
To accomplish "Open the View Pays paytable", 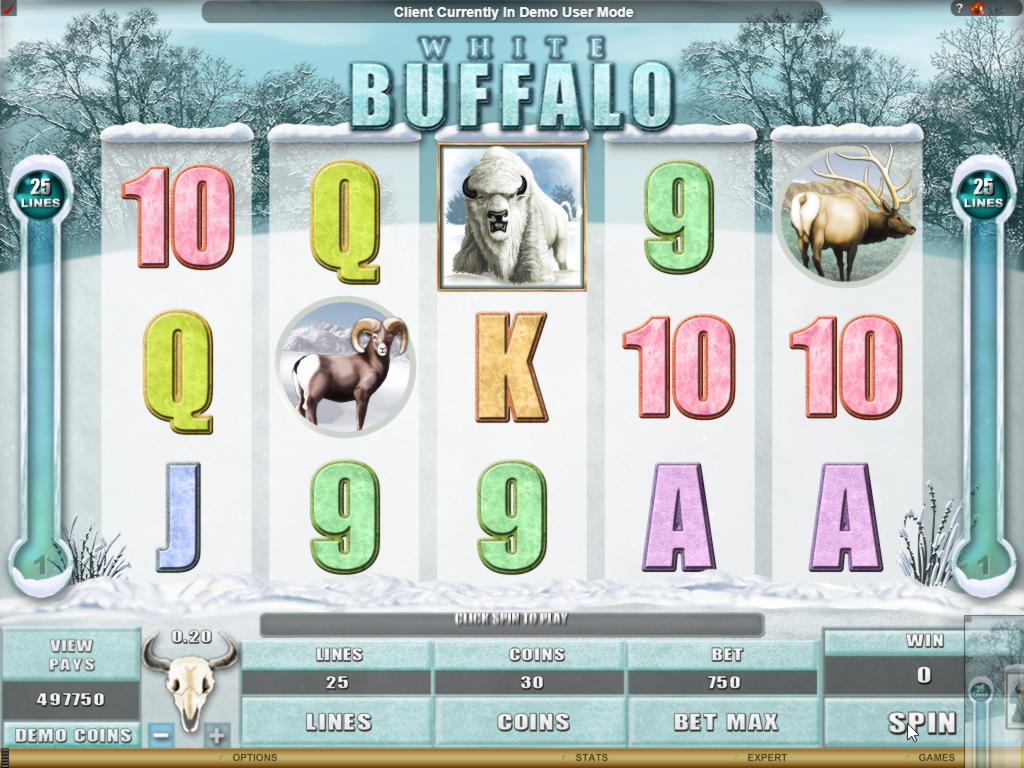I will (71, 655).
